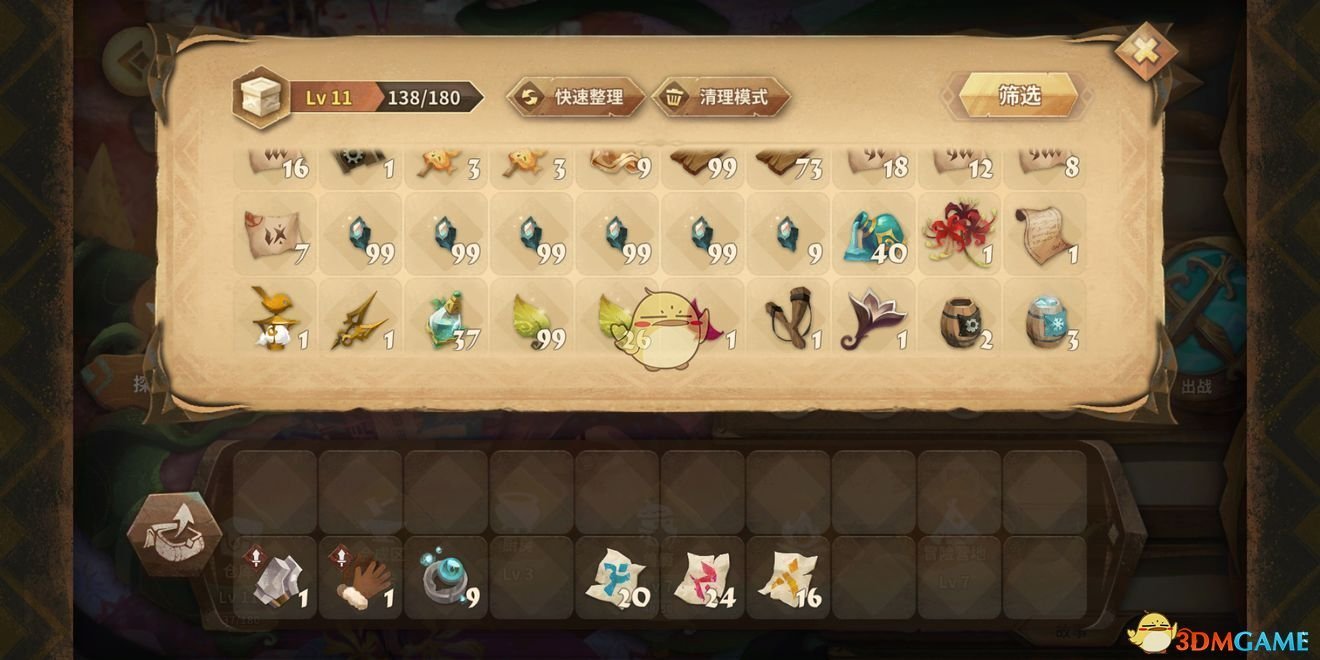1320x660 pixels.
Task: Select the blue orb device with 9
Action: (x=446, y=578)
